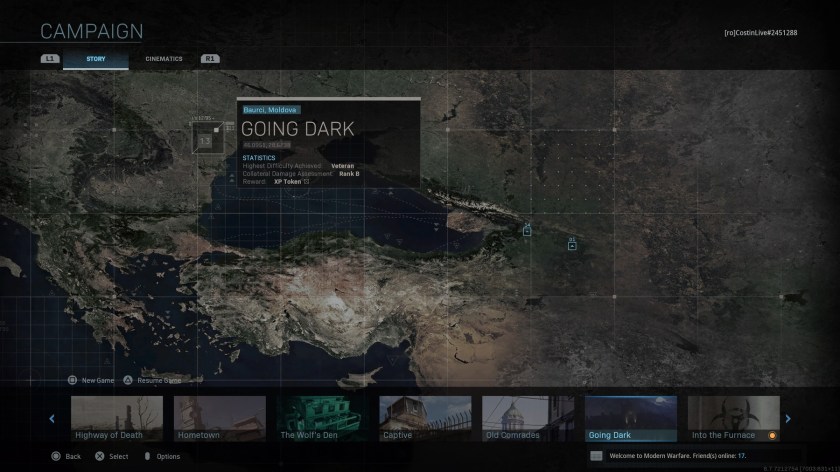Open the Cinematics tab
This screenshot has width=840, height=472.
(x=164, y=59)
